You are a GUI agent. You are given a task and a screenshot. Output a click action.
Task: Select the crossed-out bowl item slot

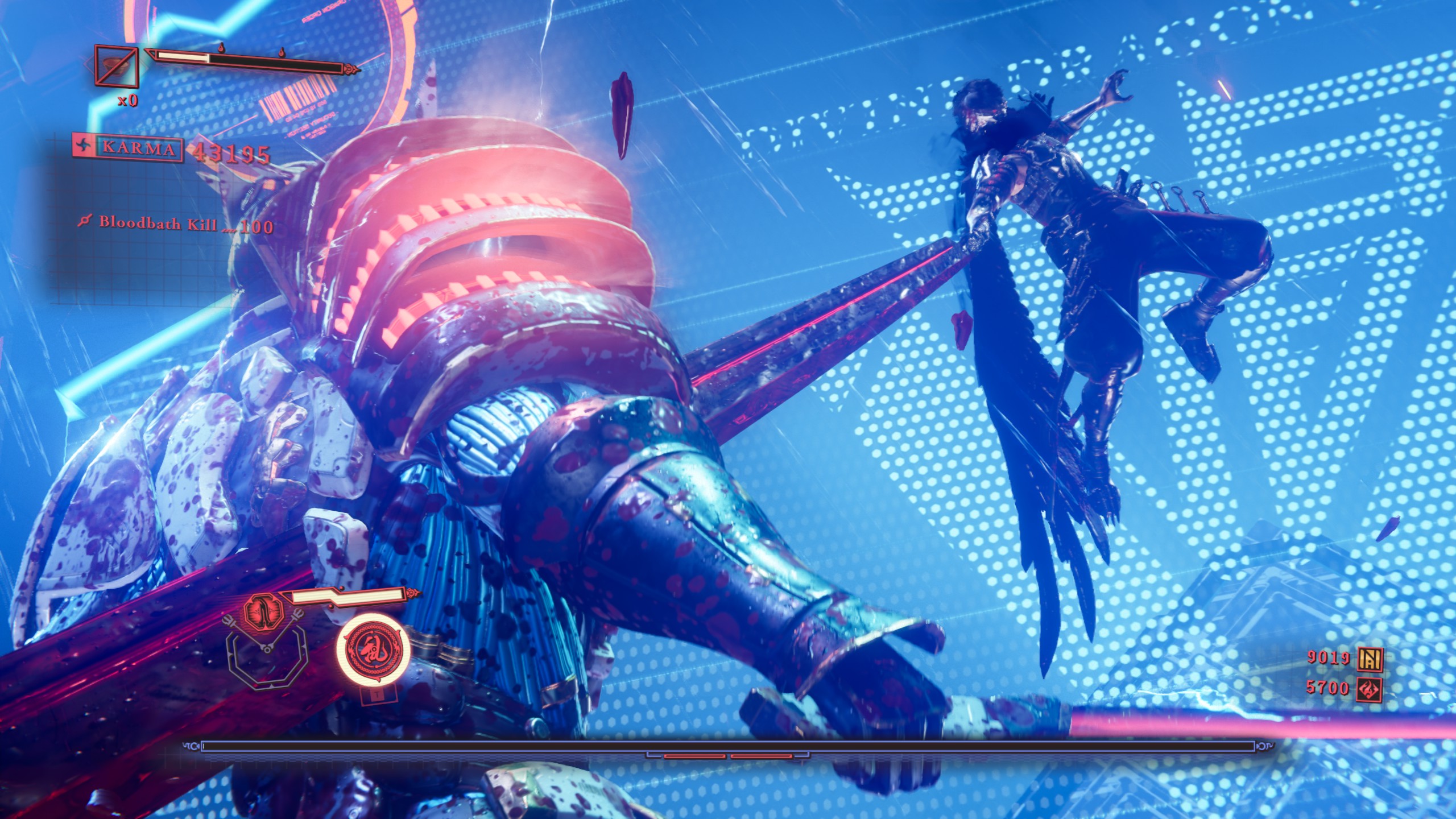tap(117, 67)
